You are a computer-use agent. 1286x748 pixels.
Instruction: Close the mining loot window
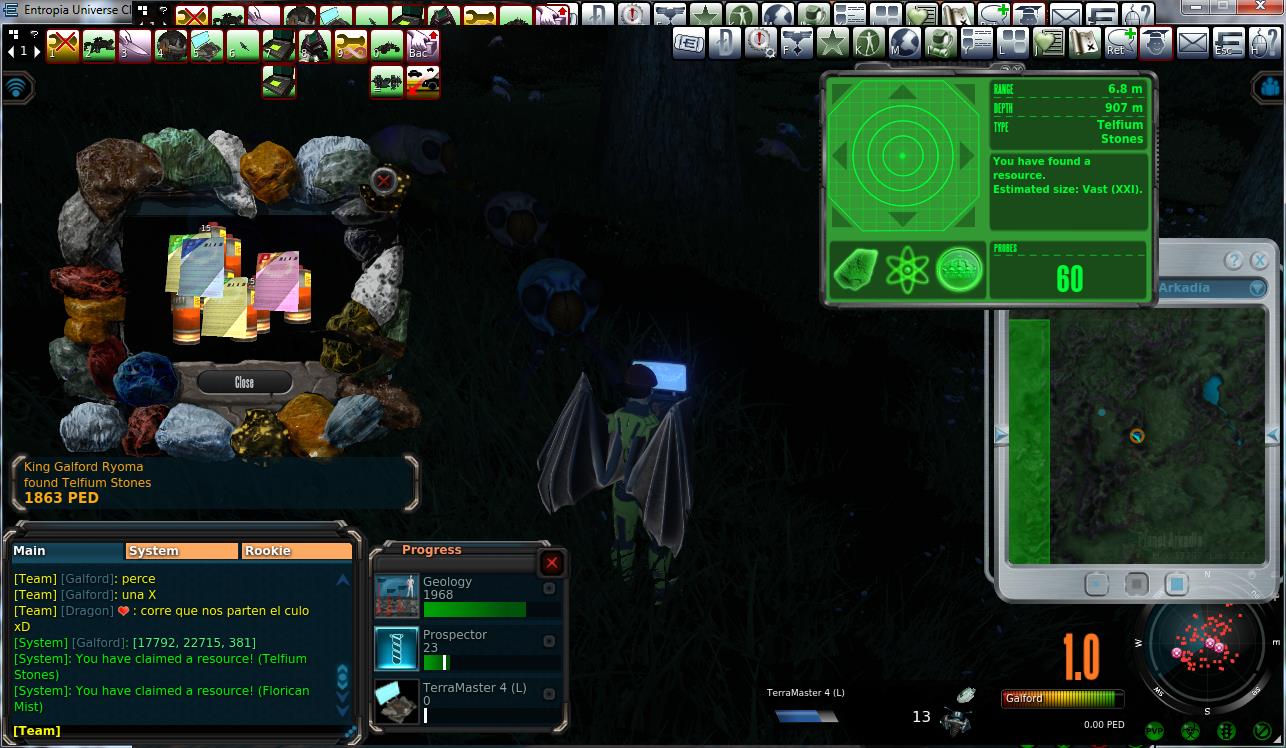tap(244, 382)
